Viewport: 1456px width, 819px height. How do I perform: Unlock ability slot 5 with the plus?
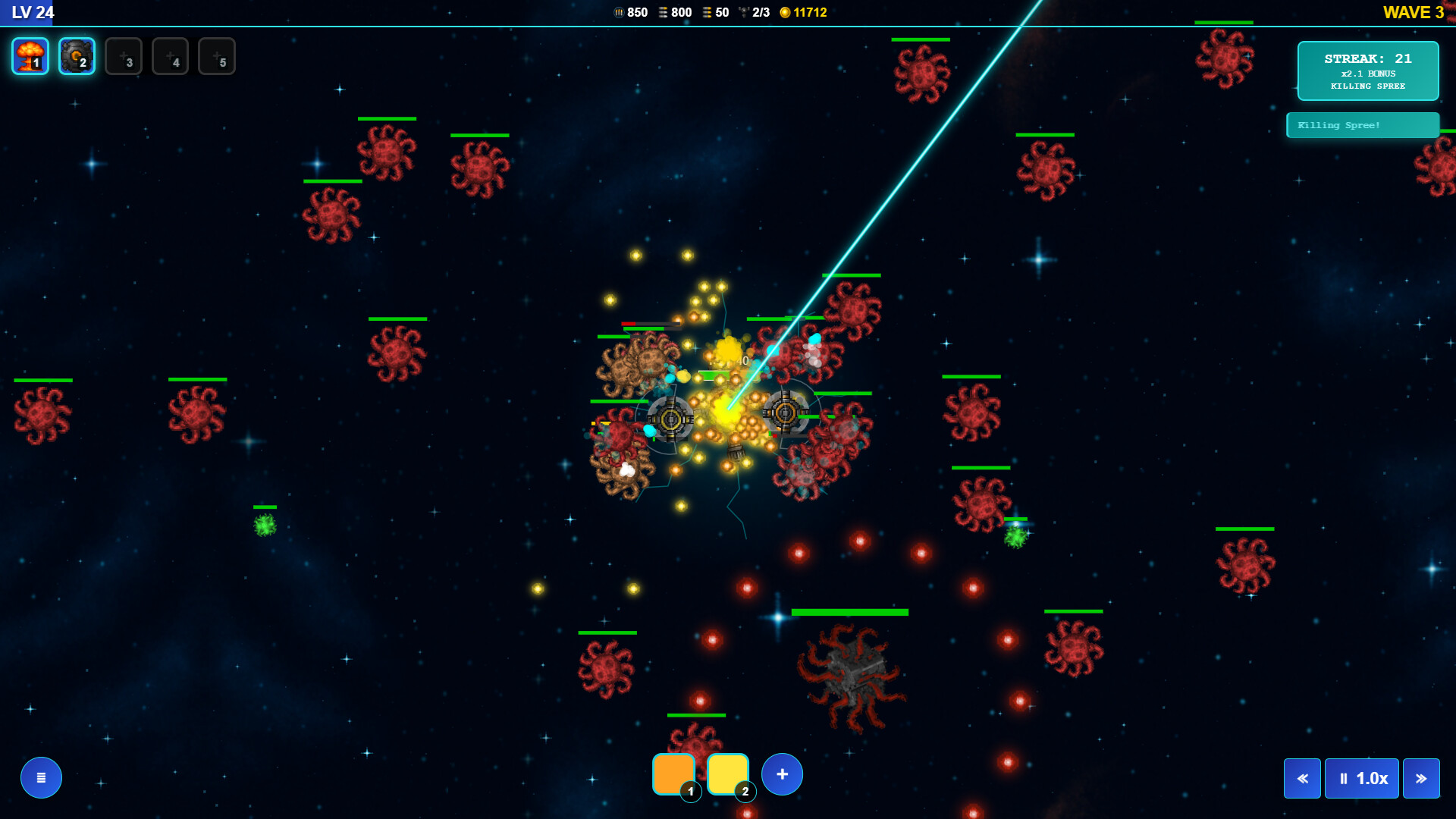click(x=218, y=55)
